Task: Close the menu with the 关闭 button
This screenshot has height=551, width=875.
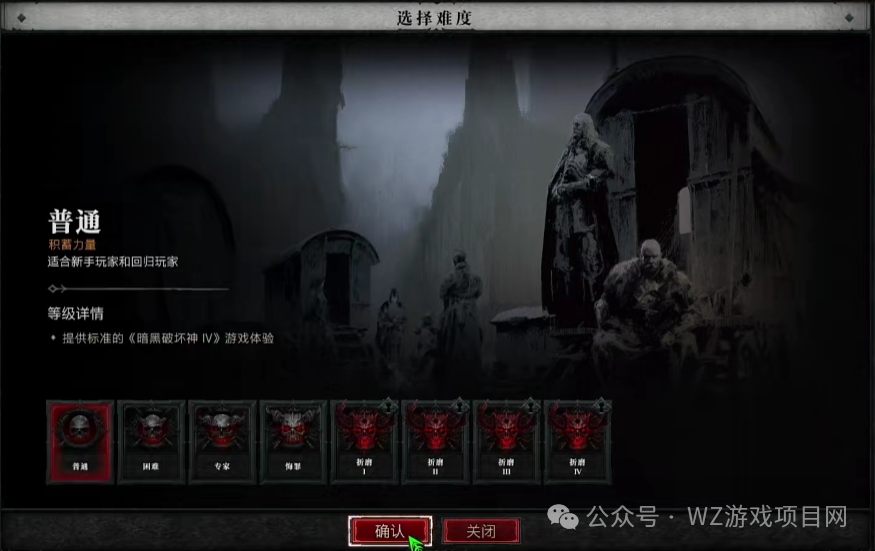Action: tap(483, 531)
